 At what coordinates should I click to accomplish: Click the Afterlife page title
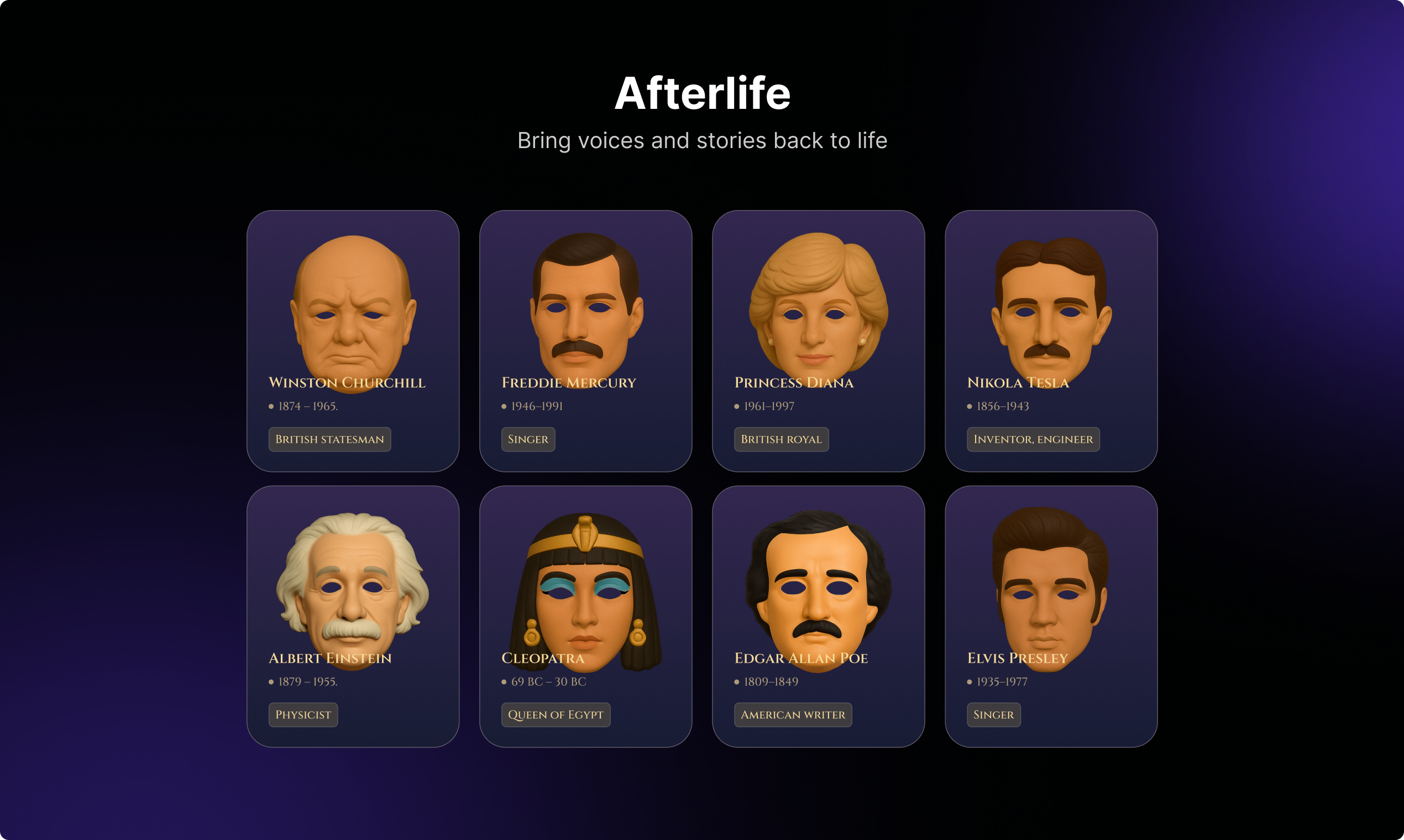pos(702,94)
